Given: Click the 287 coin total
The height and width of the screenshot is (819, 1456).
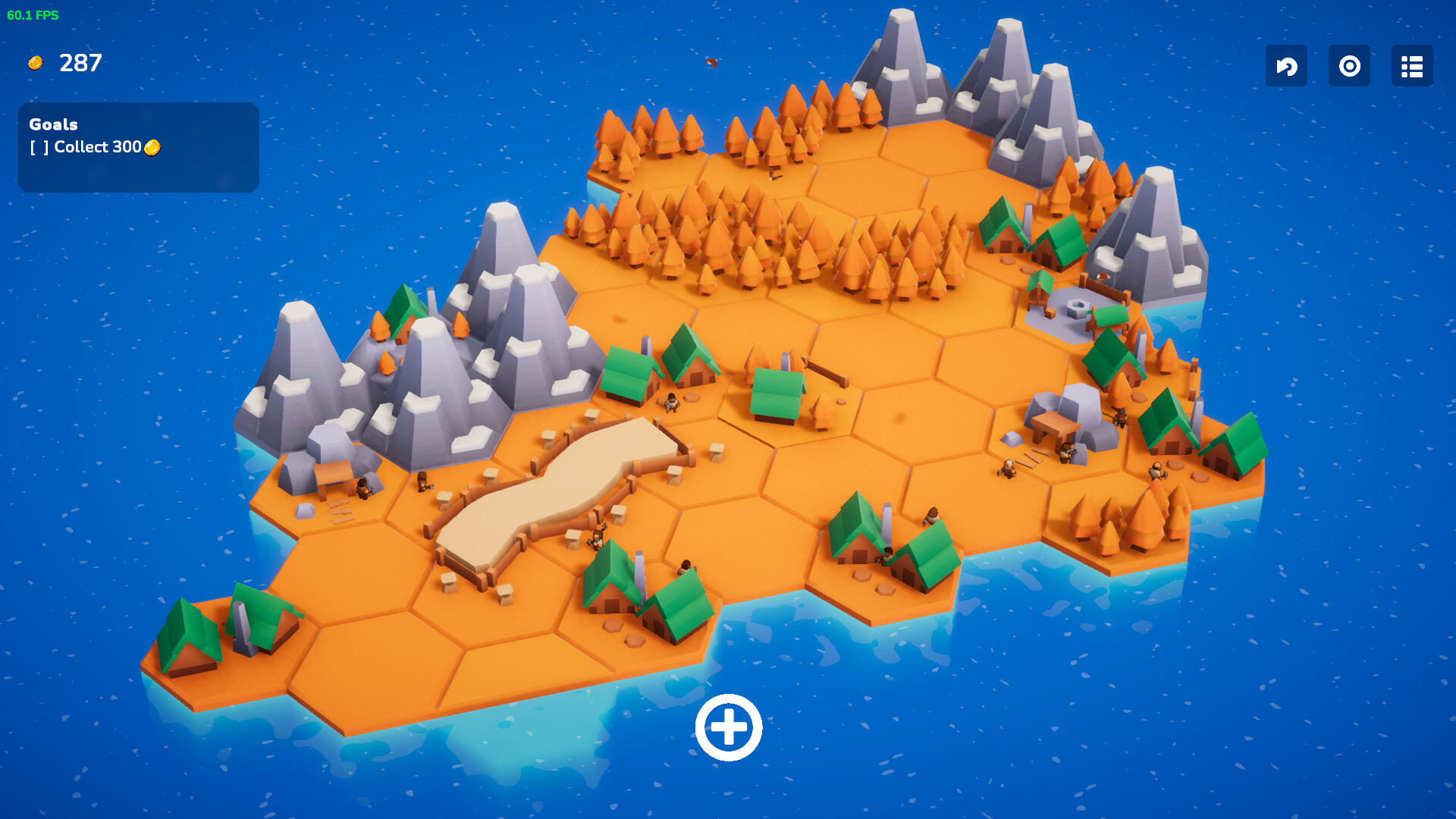Looking at the screenshot, I should [80, 64].
